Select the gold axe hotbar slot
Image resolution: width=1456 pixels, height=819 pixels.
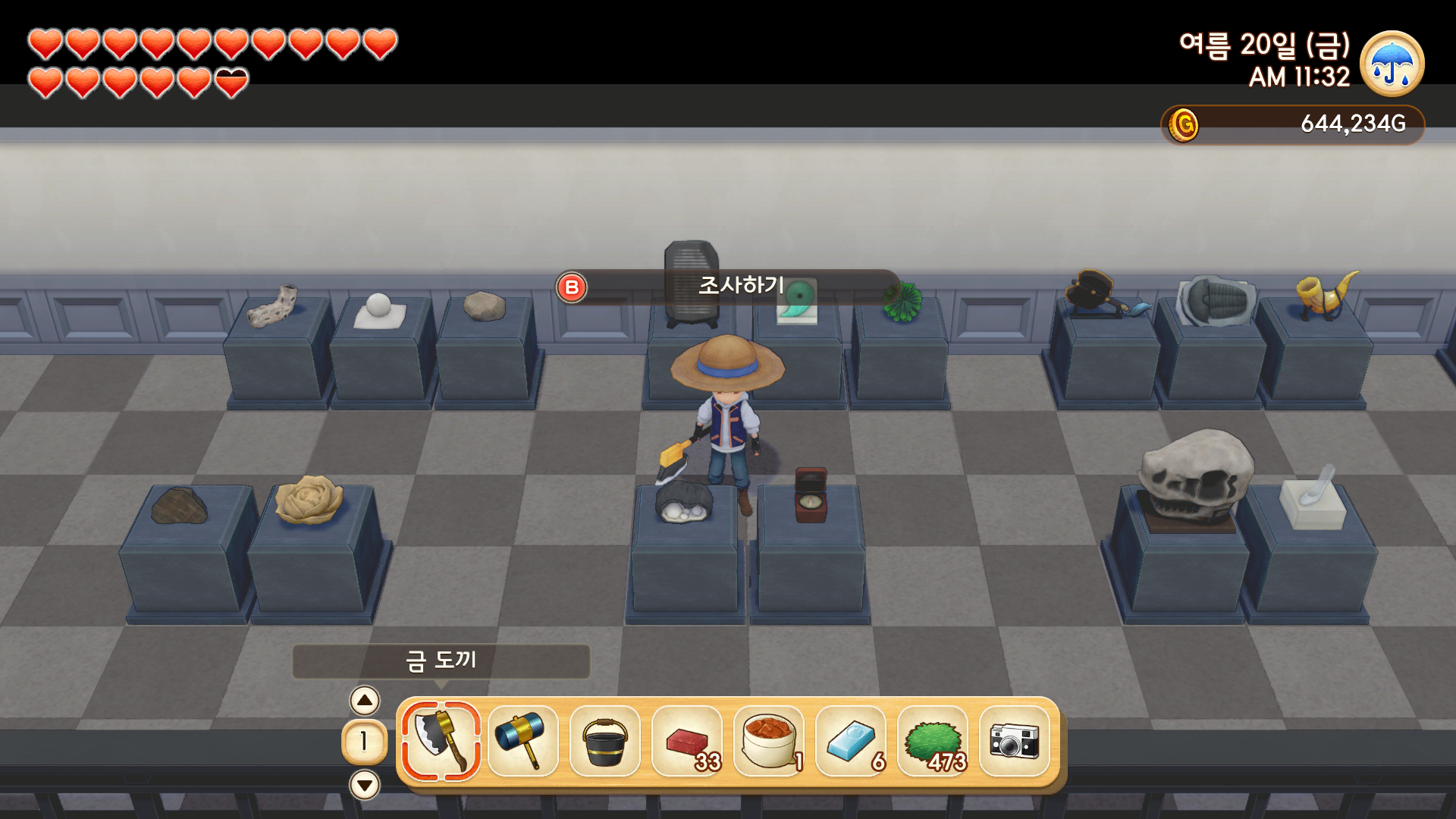pos(441,741)
